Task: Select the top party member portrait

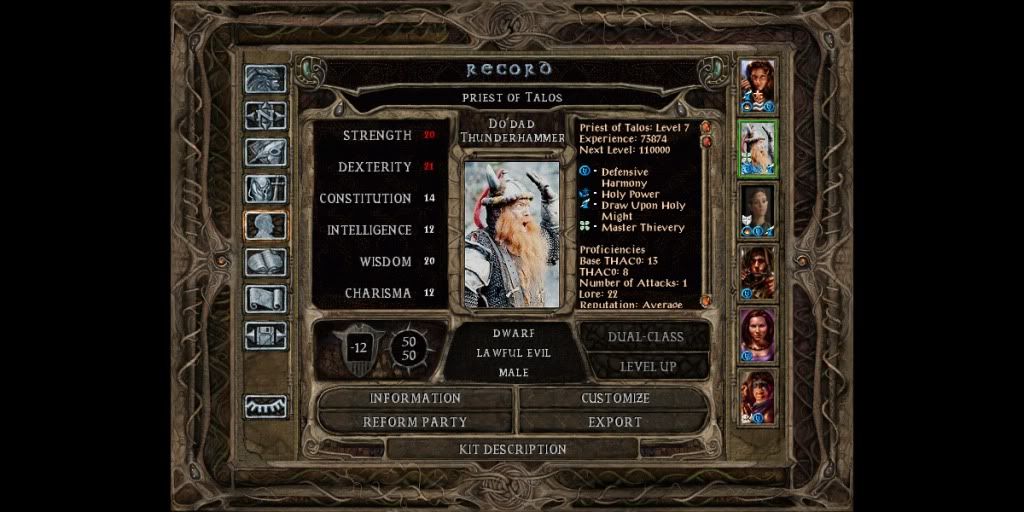Action: [757, 85]
